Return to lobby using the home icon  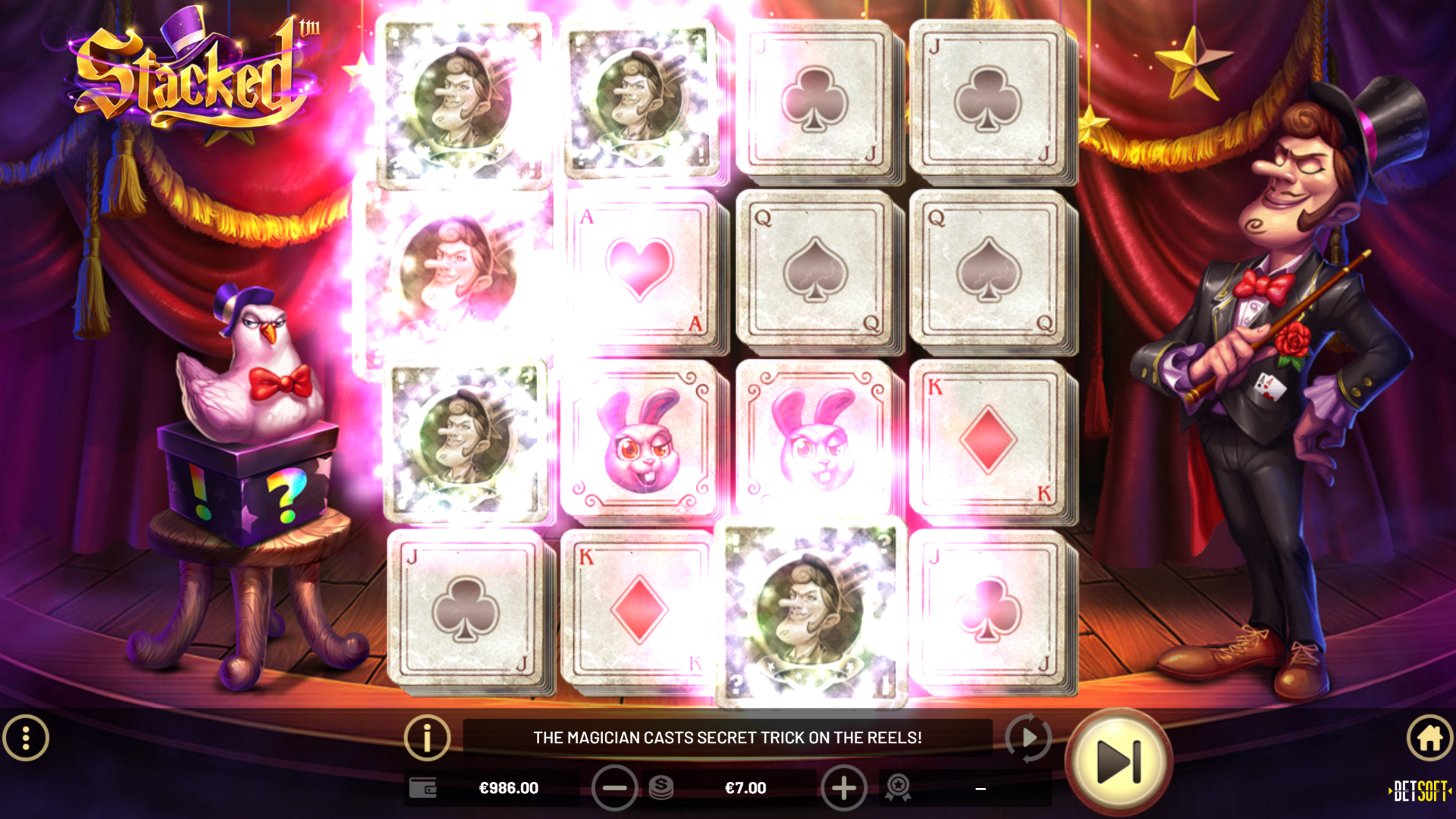1429,736
